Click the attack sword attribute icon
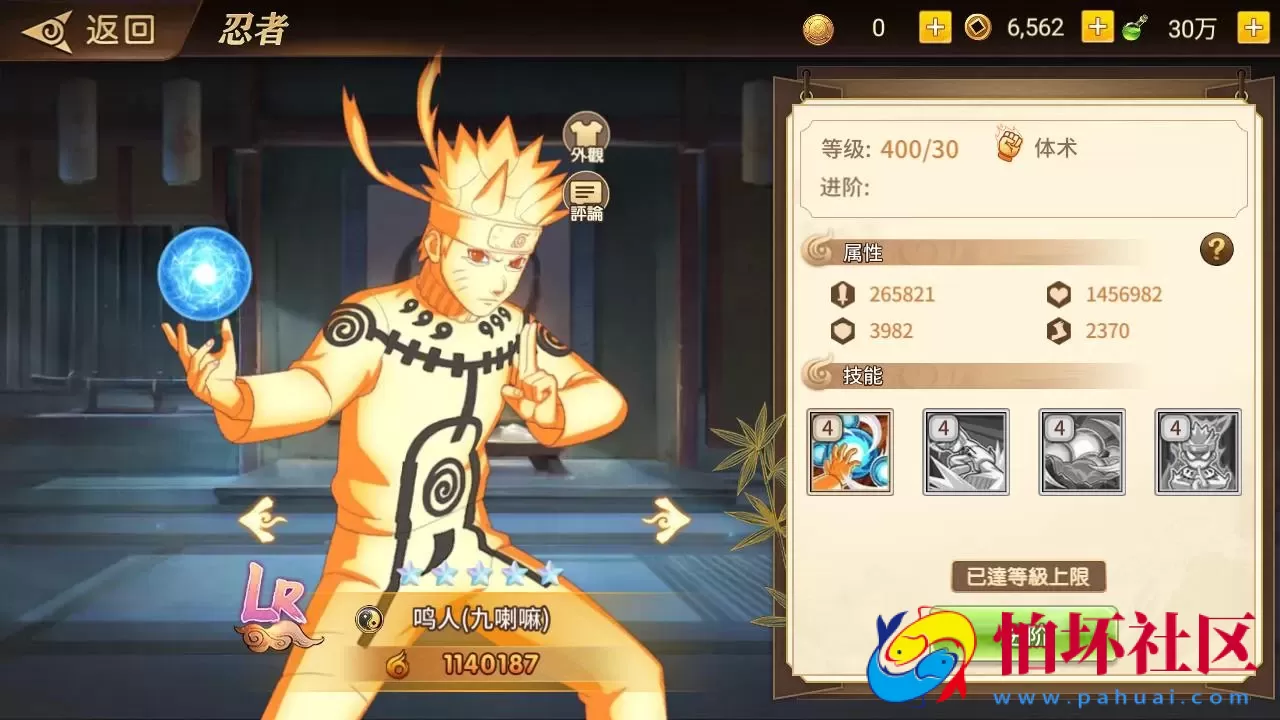1280x720 pixels. click(843, 294)
